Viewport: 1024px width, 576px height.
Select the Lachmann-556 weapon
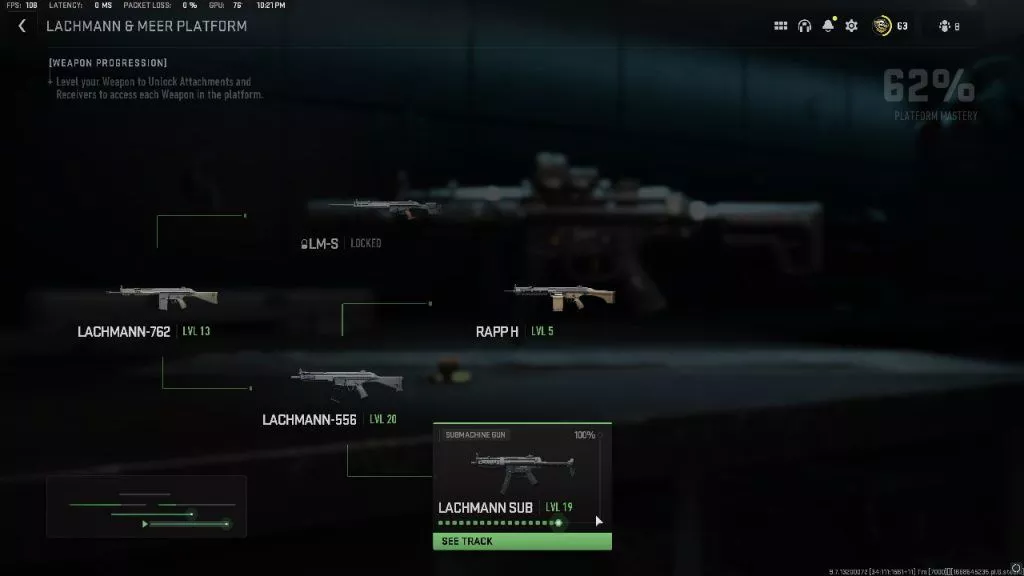346,382
